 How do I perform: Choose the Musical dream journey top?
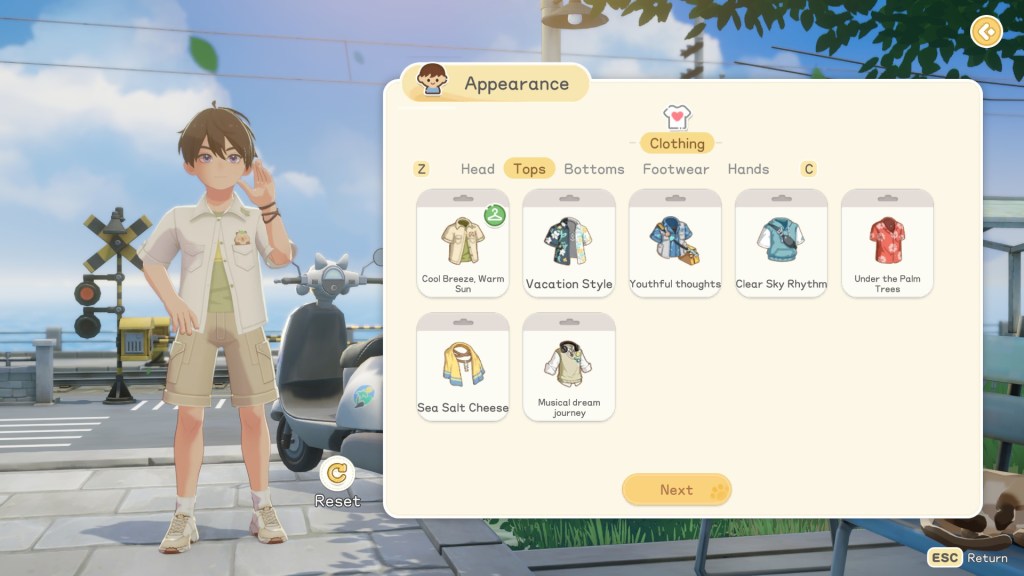(x=569, y=367)
